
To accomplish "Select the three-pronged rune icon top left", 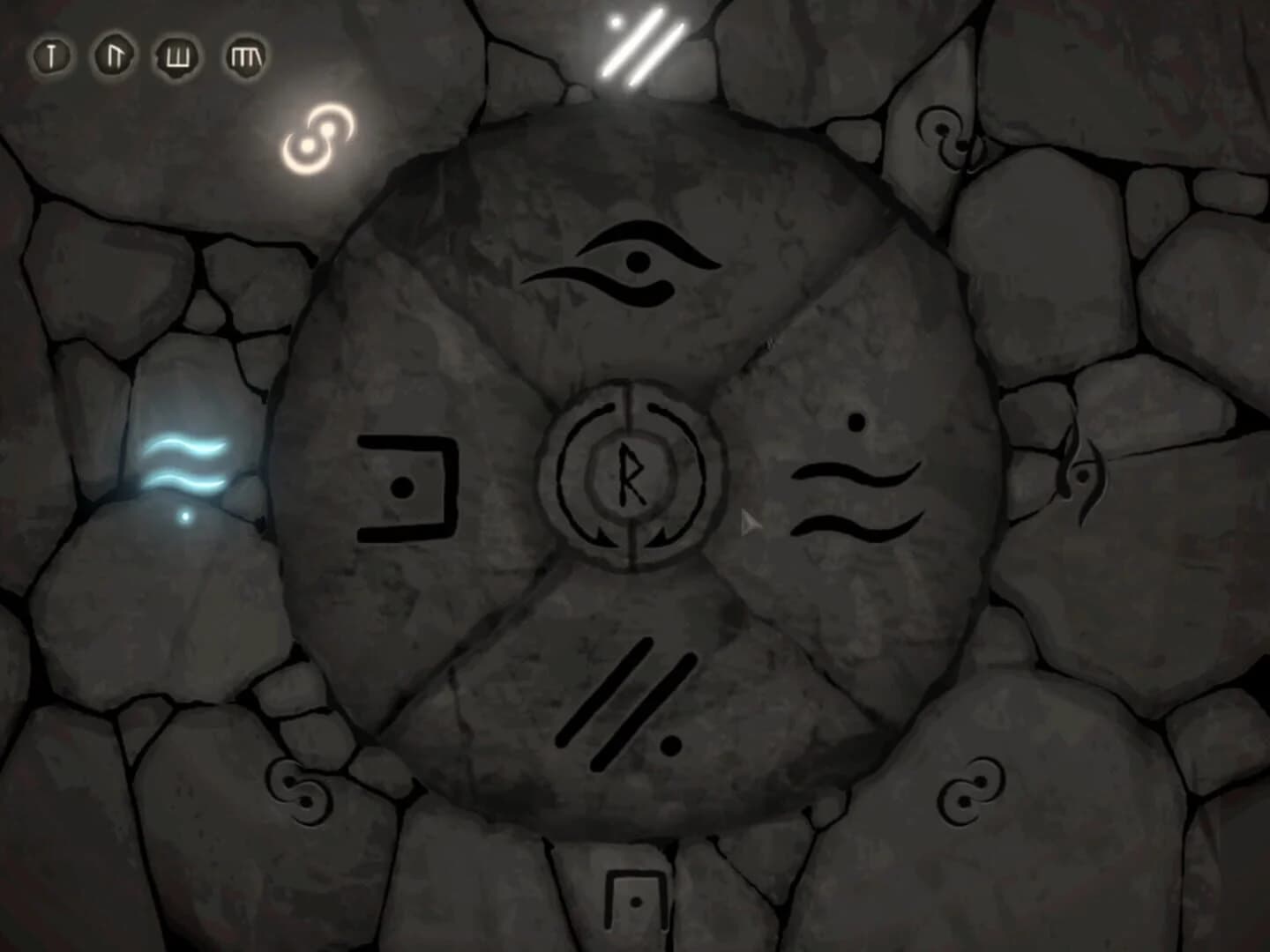I will tap(176, 57).
